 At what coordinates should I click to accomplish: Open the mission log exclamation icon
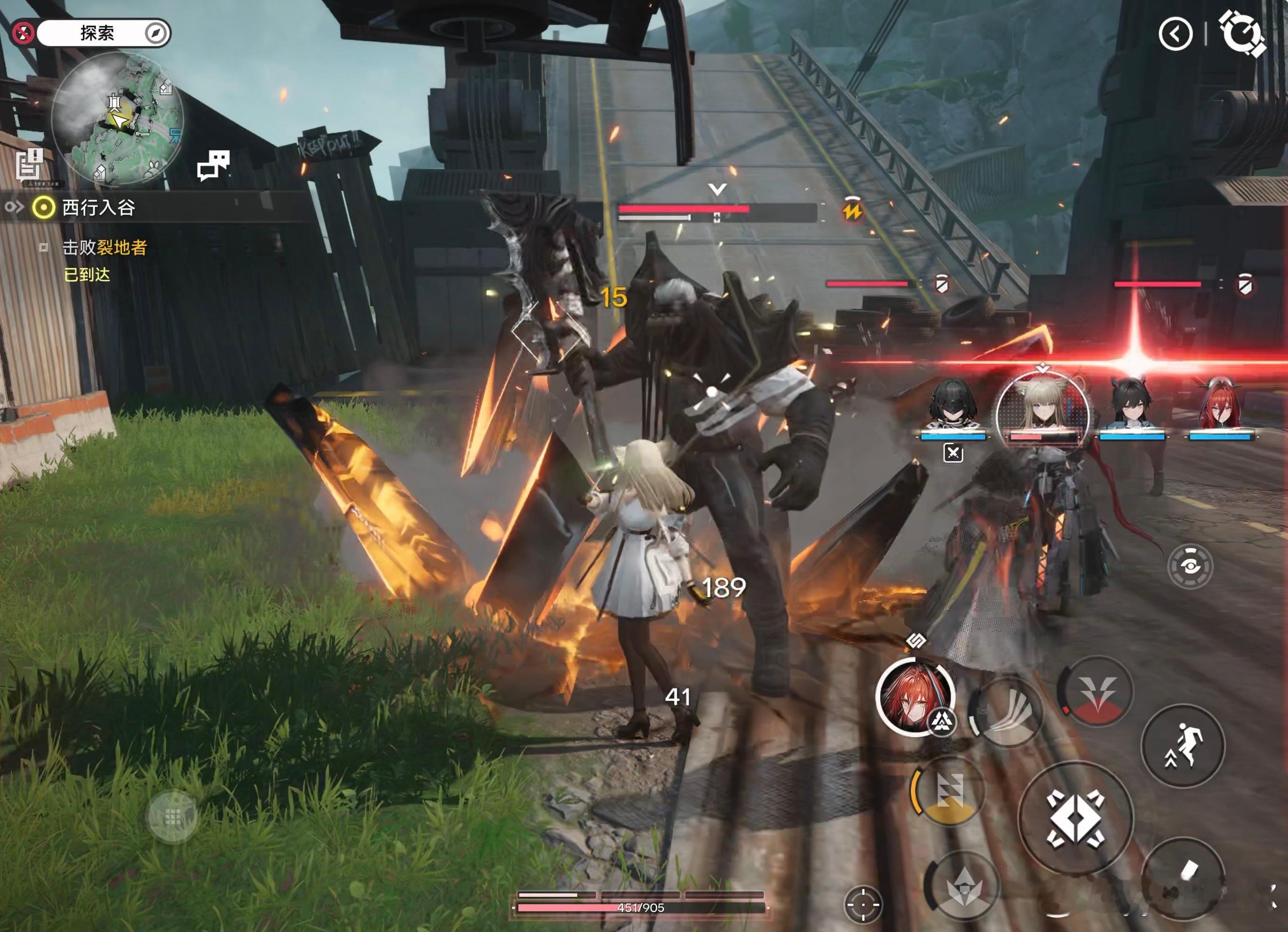point(30,165)
